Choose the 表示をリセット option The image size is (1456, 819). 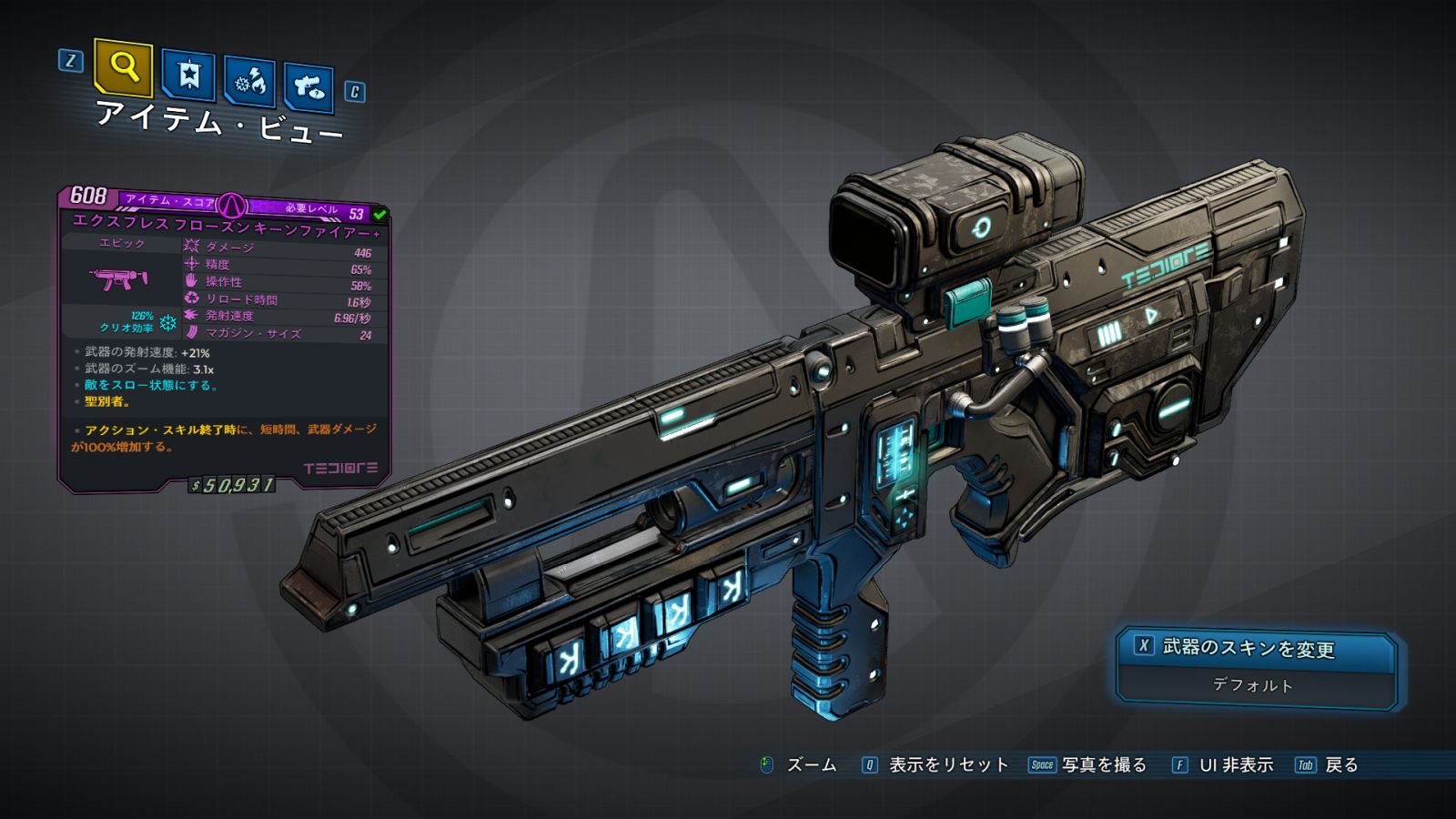(947, 765)
